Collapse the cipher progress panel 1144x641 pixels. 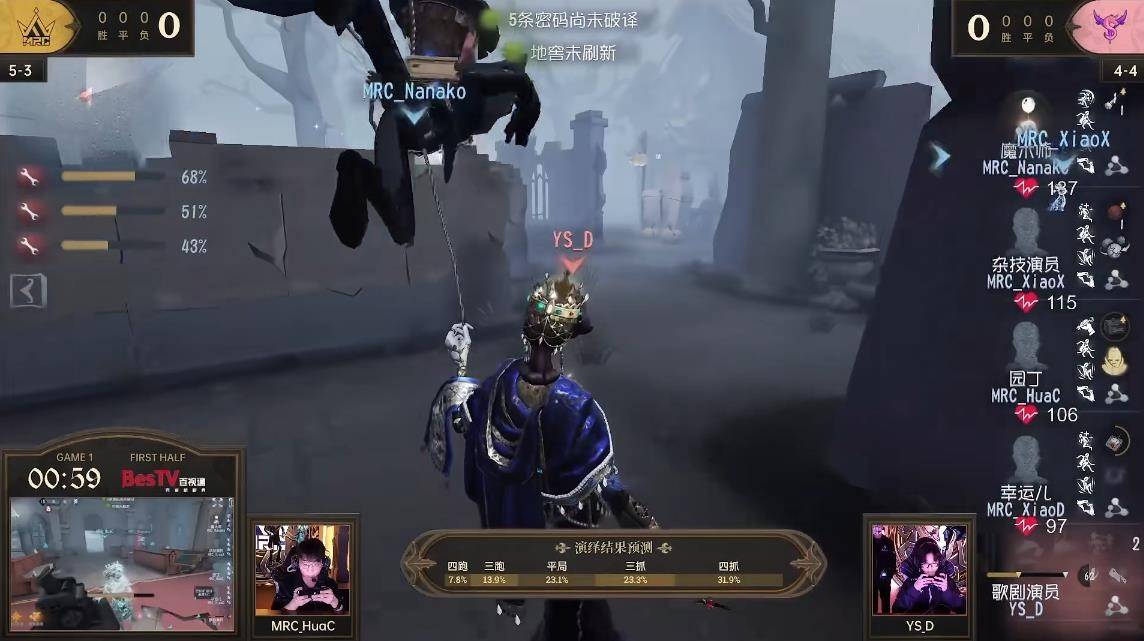(x=28, y=291)
